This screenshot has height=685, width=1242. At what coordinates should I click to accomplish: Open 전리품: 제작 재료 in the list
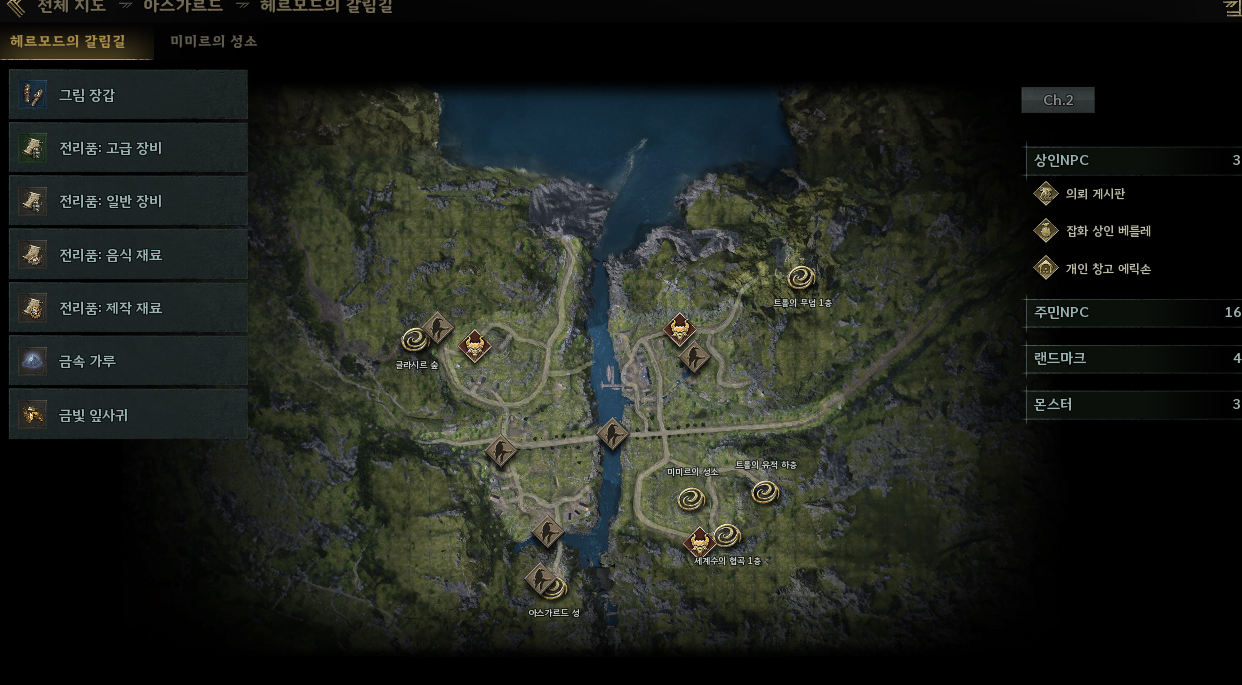[128, 308]
